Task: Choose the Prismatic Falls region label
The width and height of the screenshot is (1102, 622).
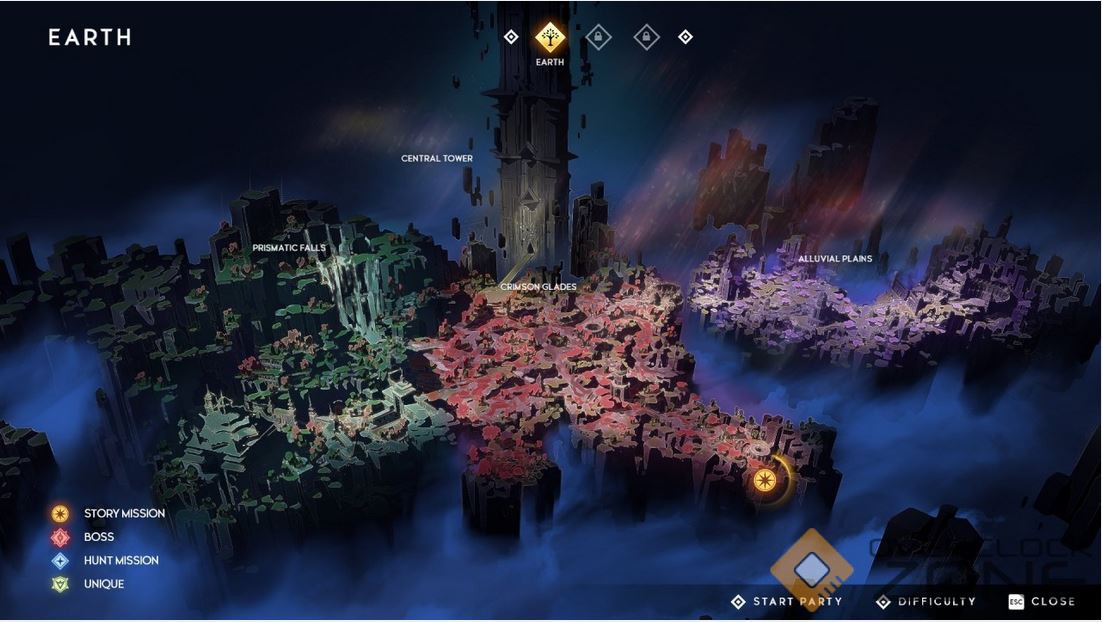Action: point(289,248)
